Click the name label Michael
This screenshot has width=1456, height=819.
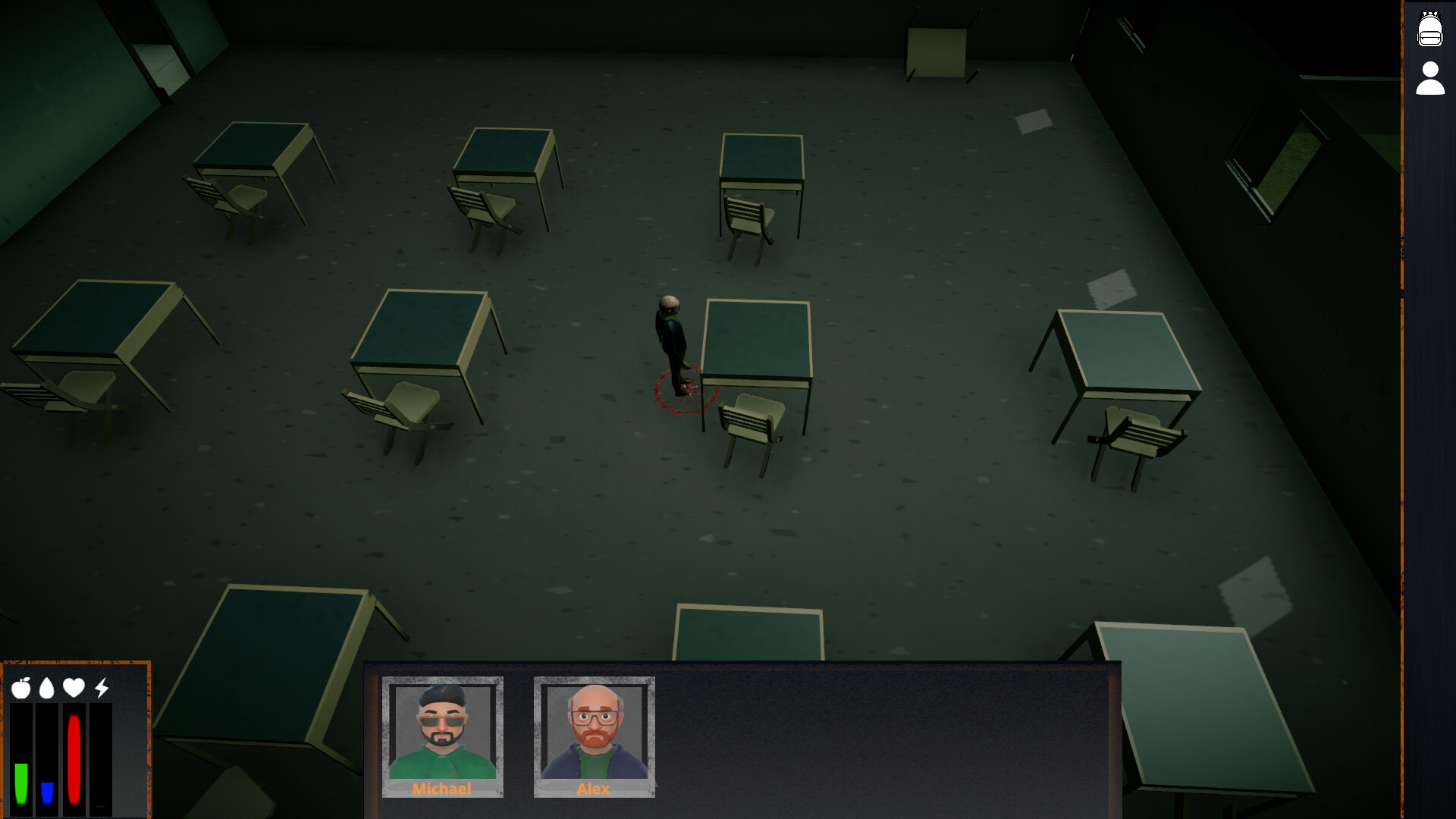(x=442, y=789)
